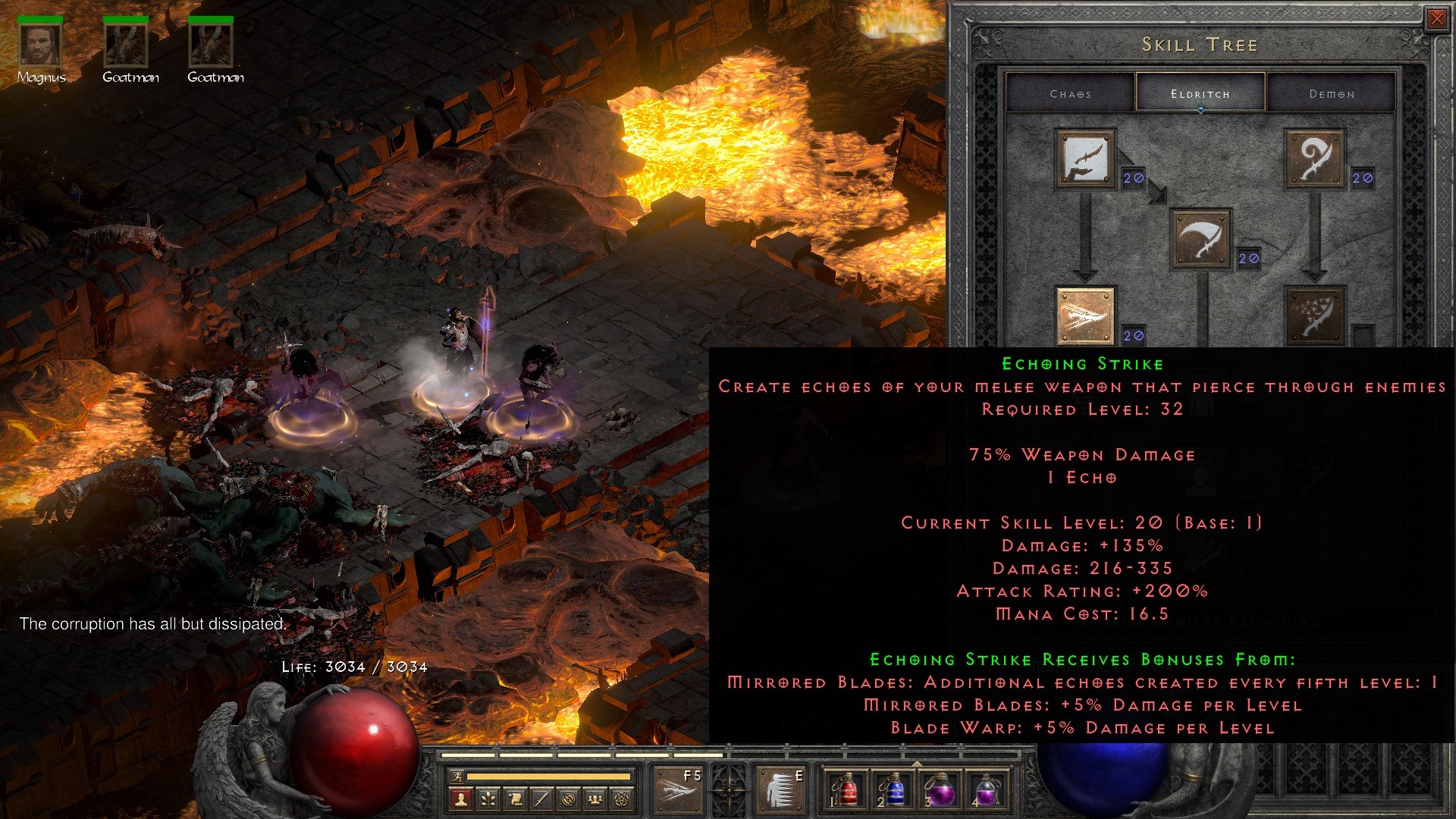
Task: Change the left skill bound to F5
Action: tap(677, 790)
